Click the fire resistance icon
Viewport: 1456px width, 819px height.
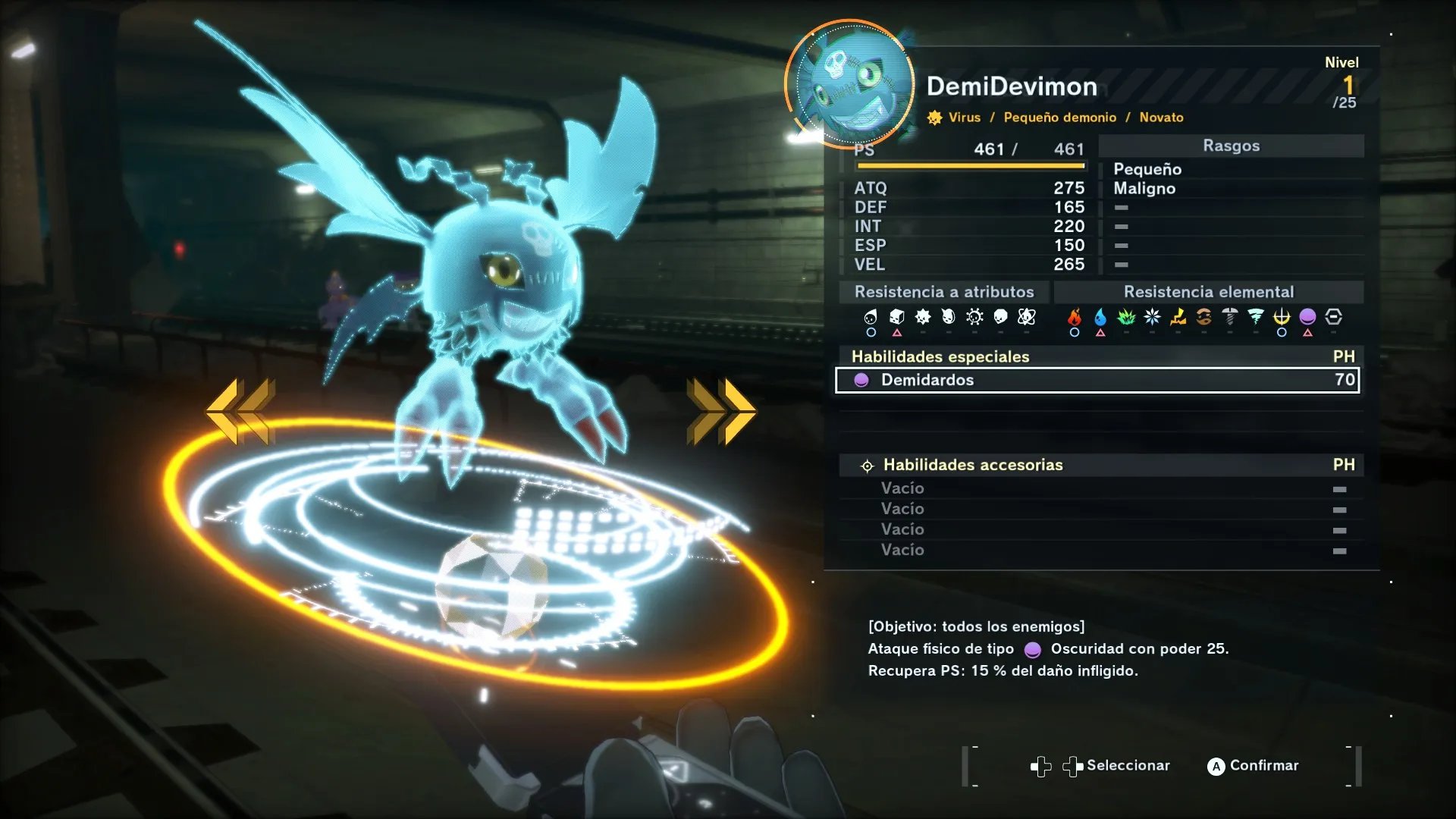tap(1074, 317)
